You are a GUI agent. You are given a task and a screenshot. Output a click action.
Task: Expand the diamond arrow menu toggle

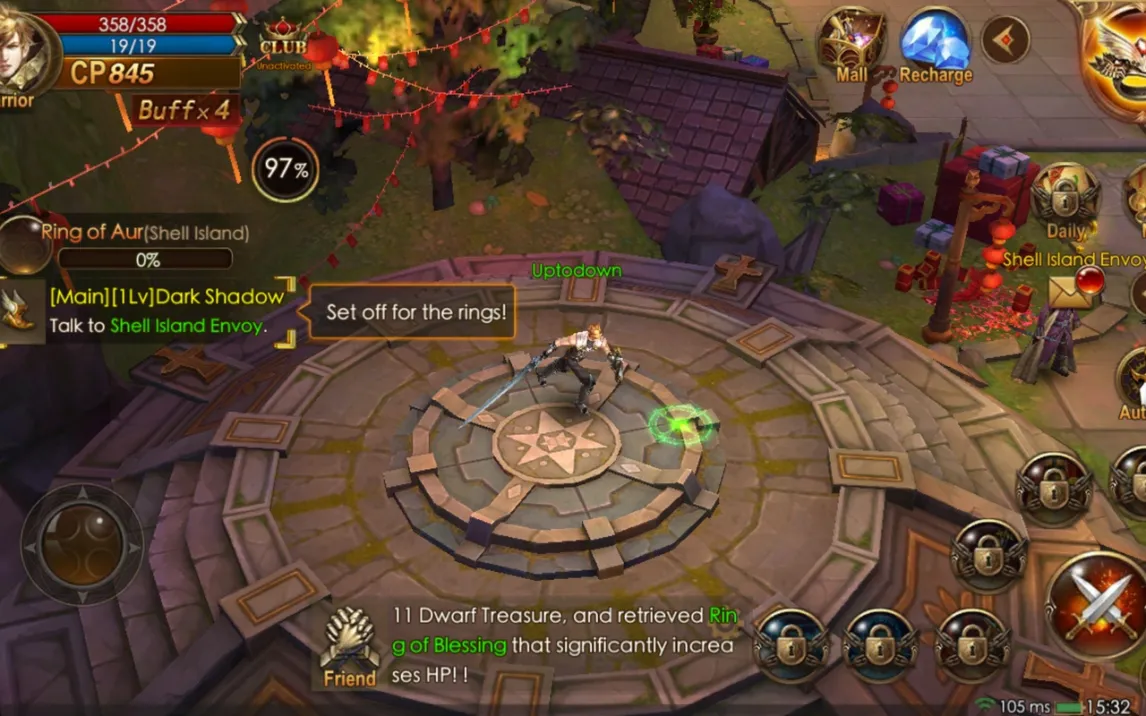tap(1005, 41)
